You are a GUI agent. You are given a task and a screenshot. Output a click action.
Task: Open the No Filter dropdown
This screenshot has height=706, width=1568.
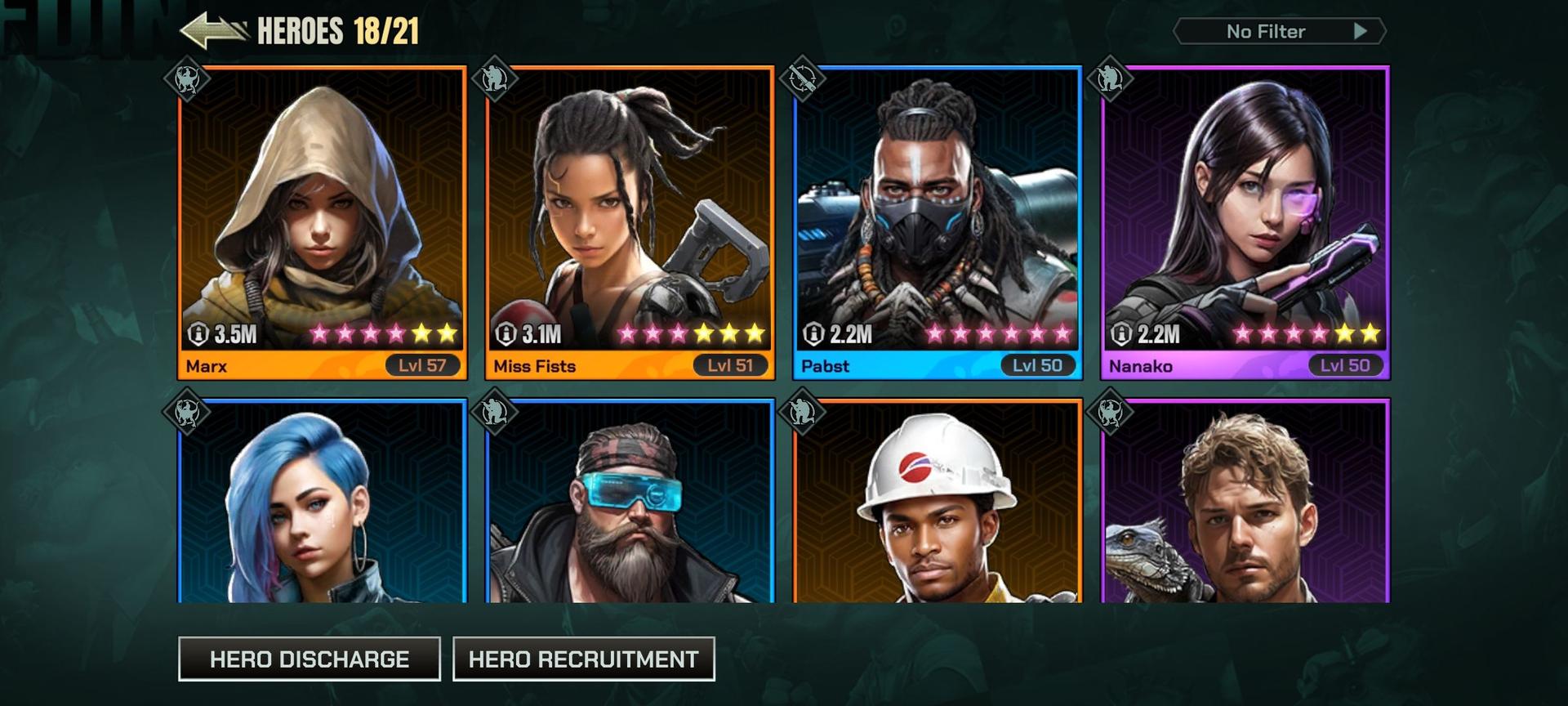(1279, 32)
